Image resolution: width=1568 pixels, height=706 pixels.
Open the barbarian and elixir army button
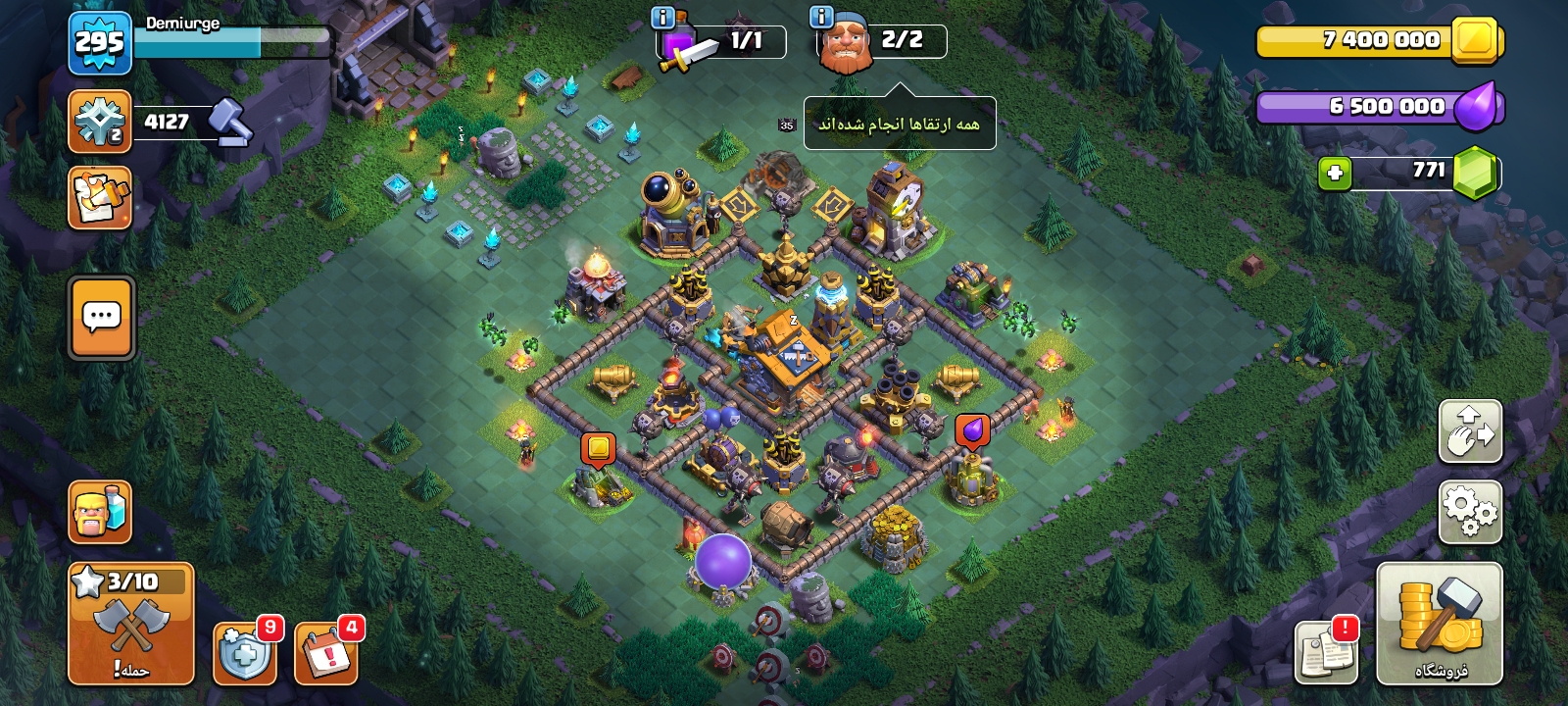pos(100,511)
